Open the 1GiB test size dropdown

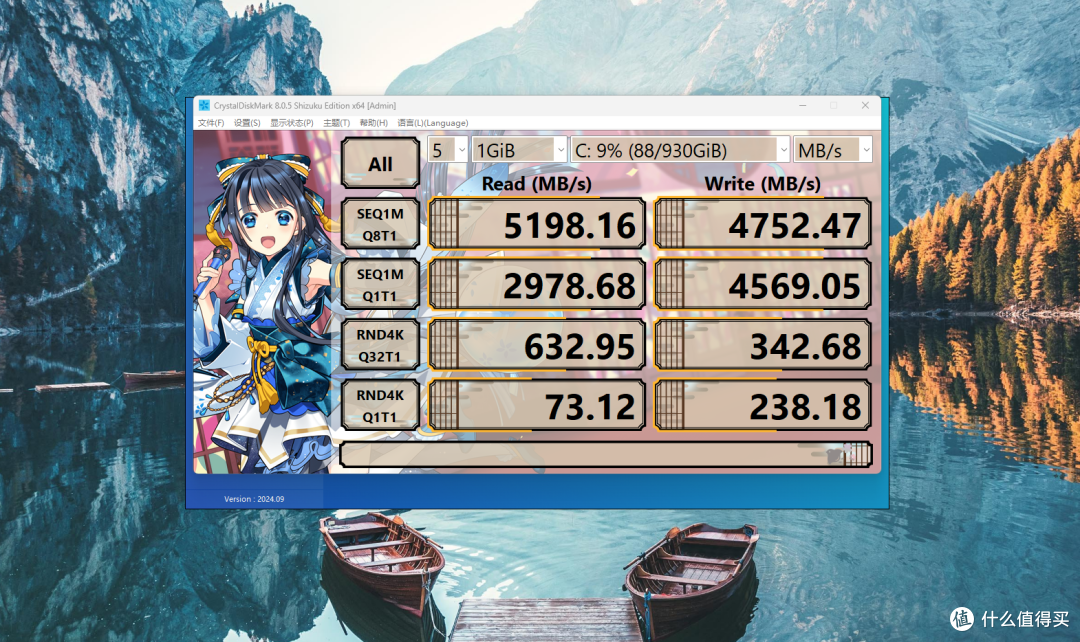(x=519, y=150)
